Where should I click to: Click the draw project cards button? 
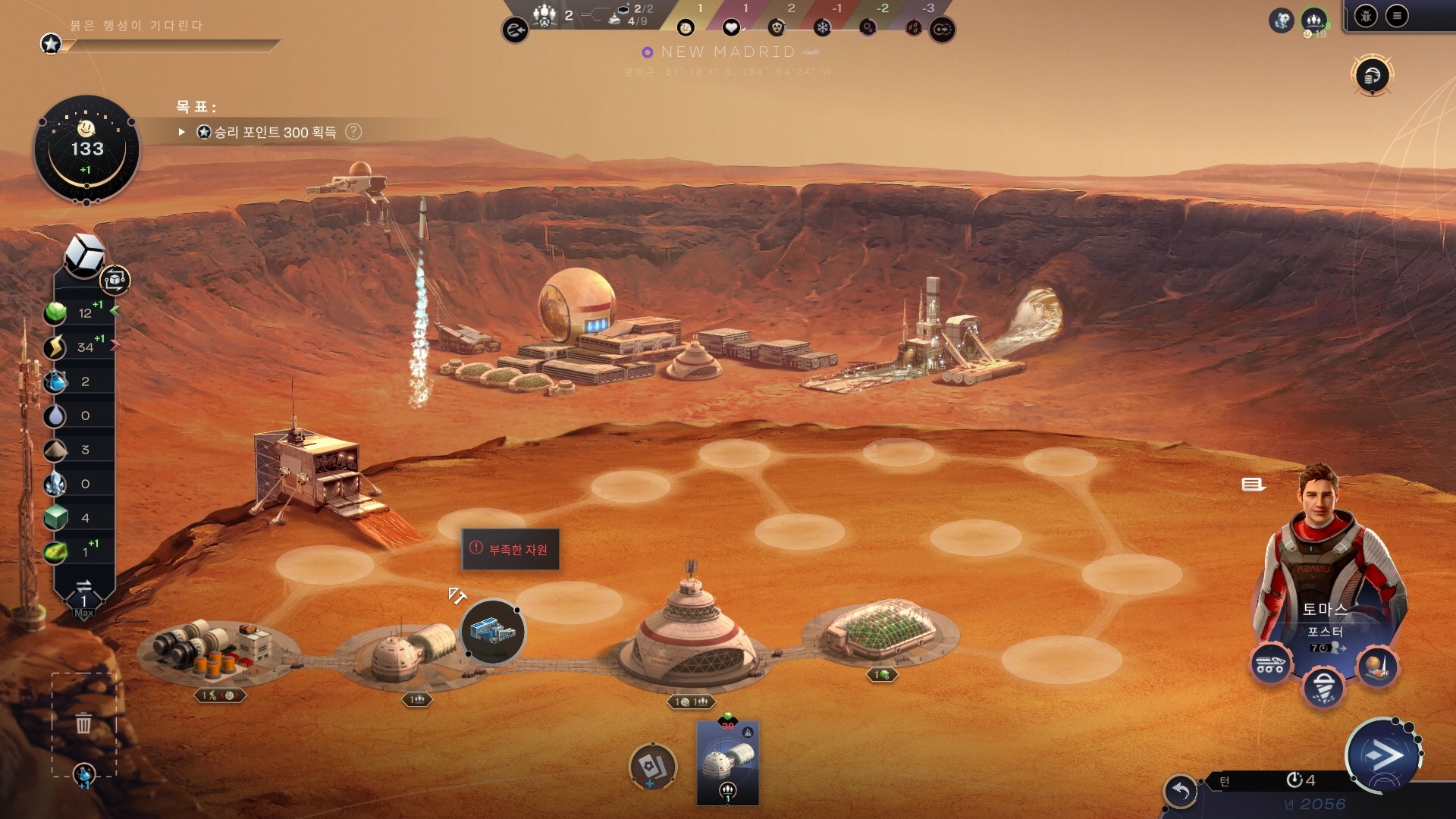point(652,767)
